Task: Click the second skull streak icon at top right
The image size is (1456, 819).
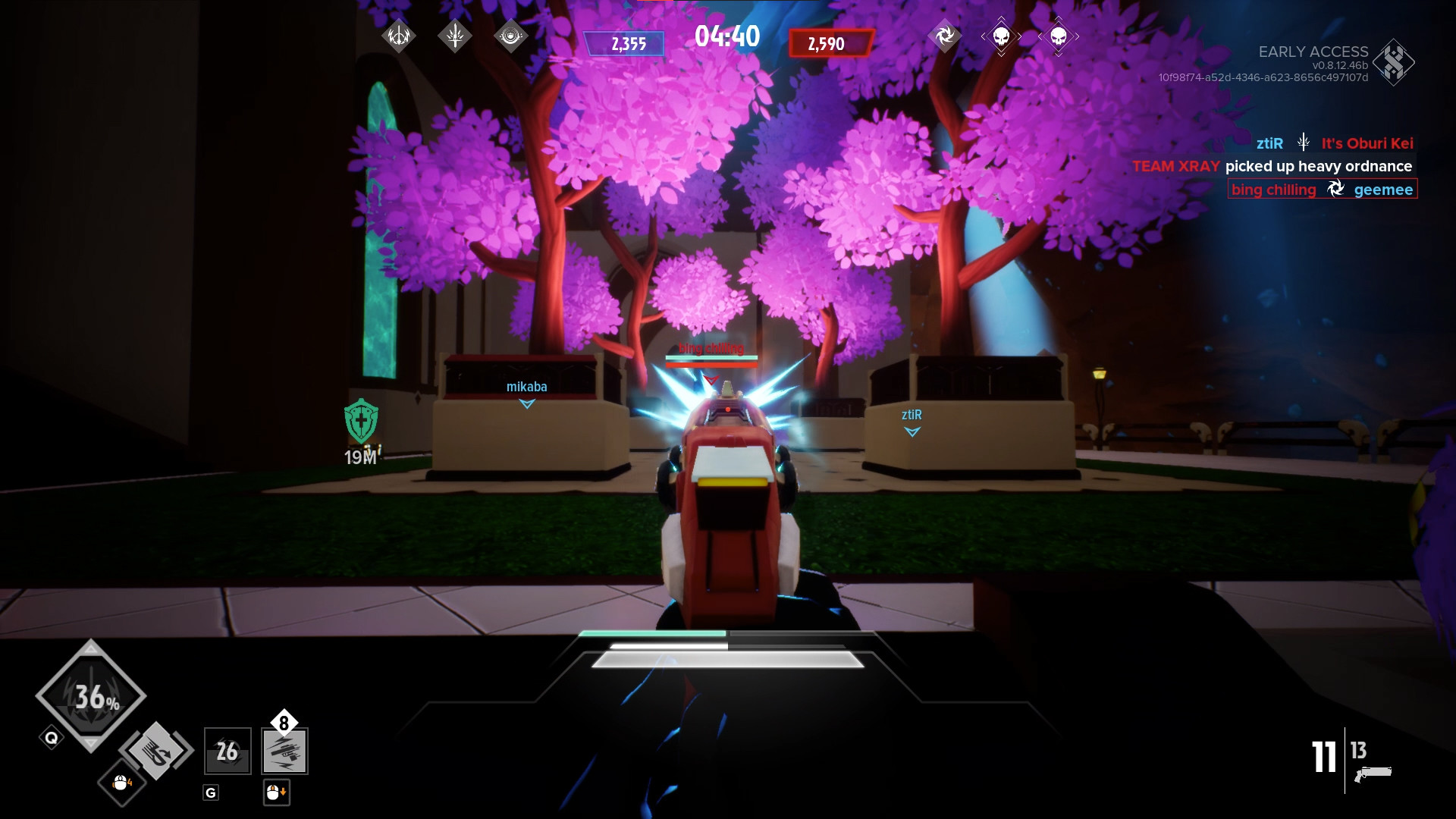Action: 1059,36
